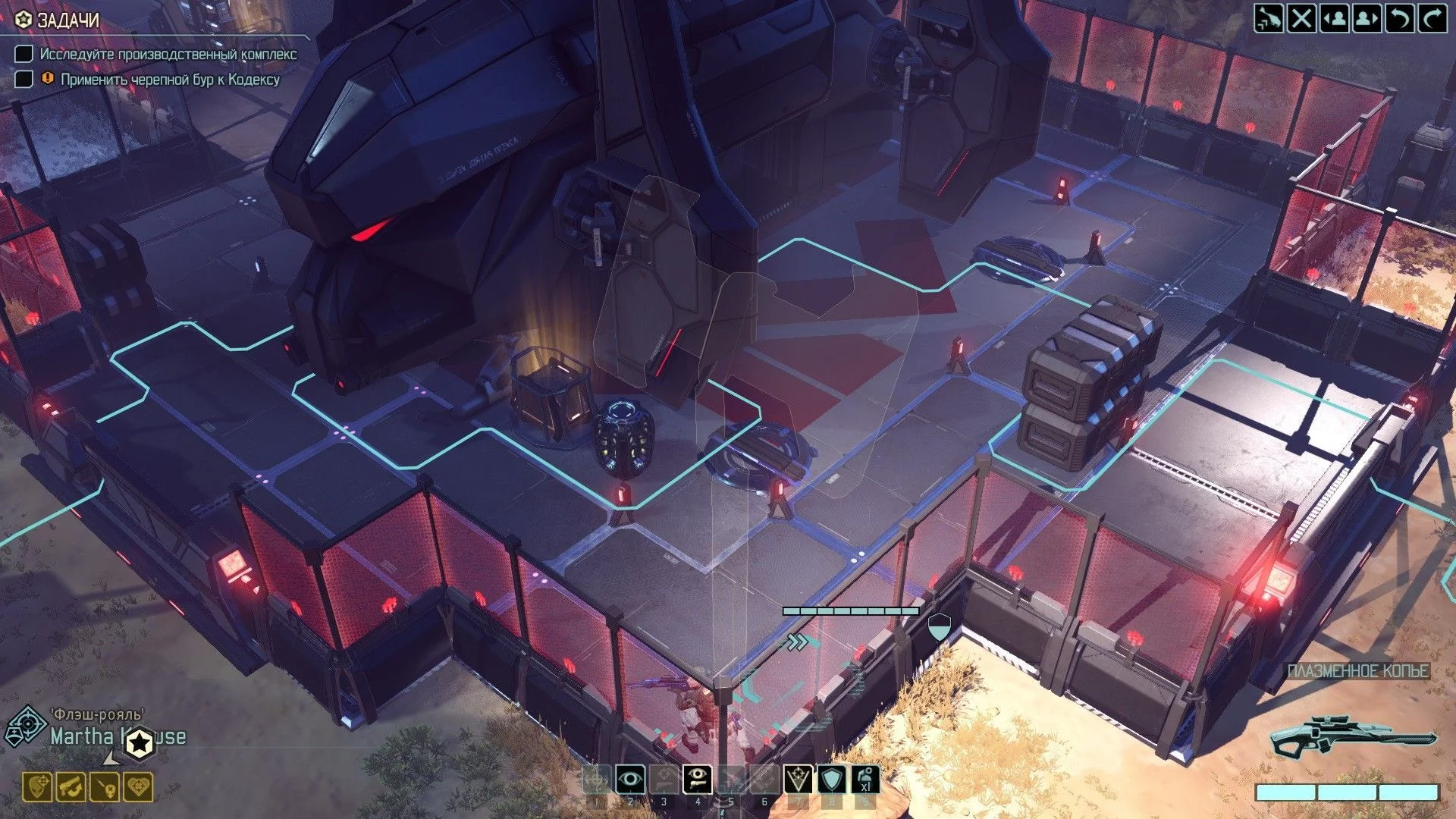Image resolution: width=1456 pixels, height=819 pixels.
Task: Select the grenade ability icon
Action: coord(865,779)
